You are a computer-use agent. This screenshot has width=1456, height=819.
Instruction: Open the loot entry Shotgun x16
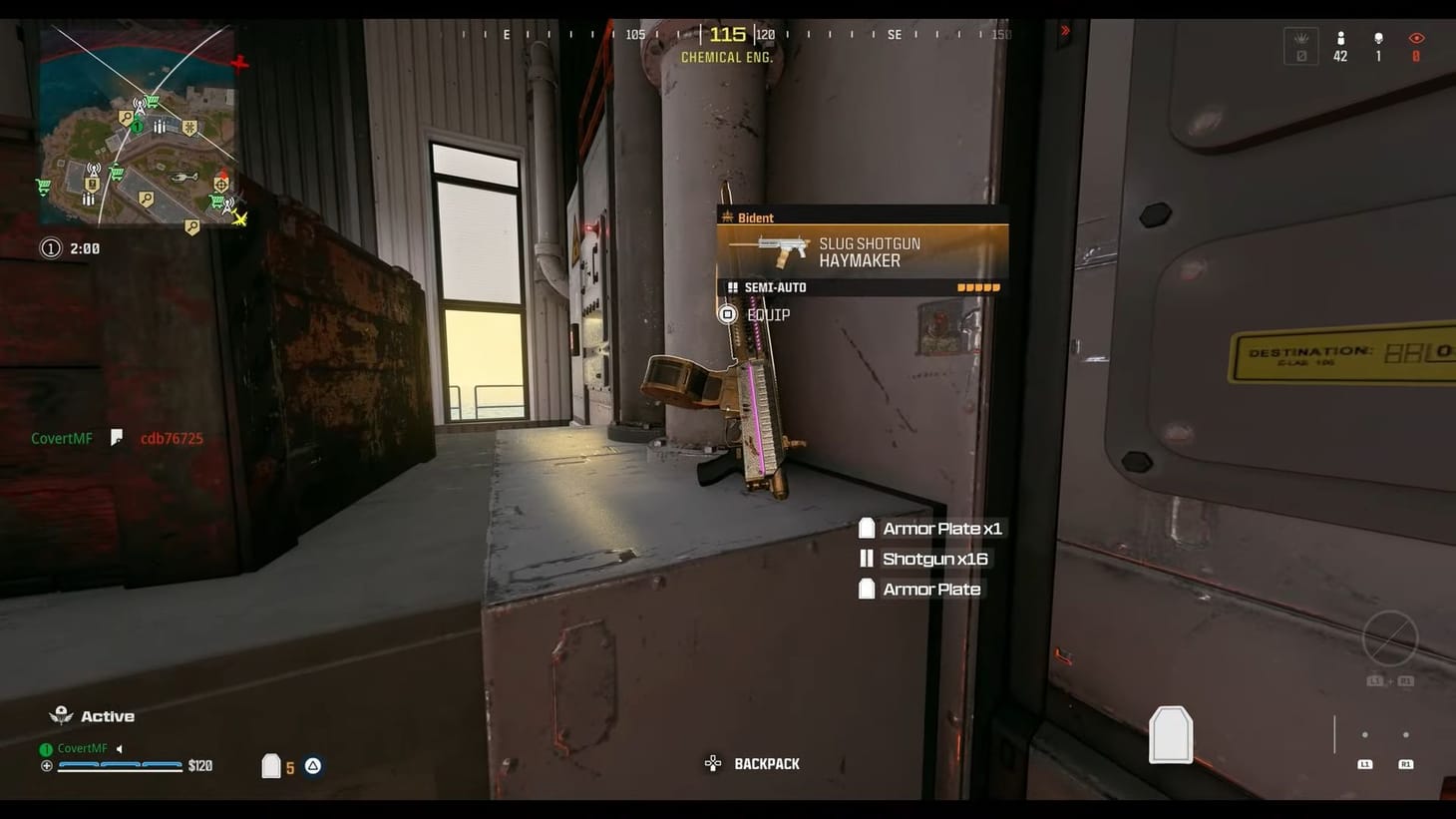pos(924,559)
